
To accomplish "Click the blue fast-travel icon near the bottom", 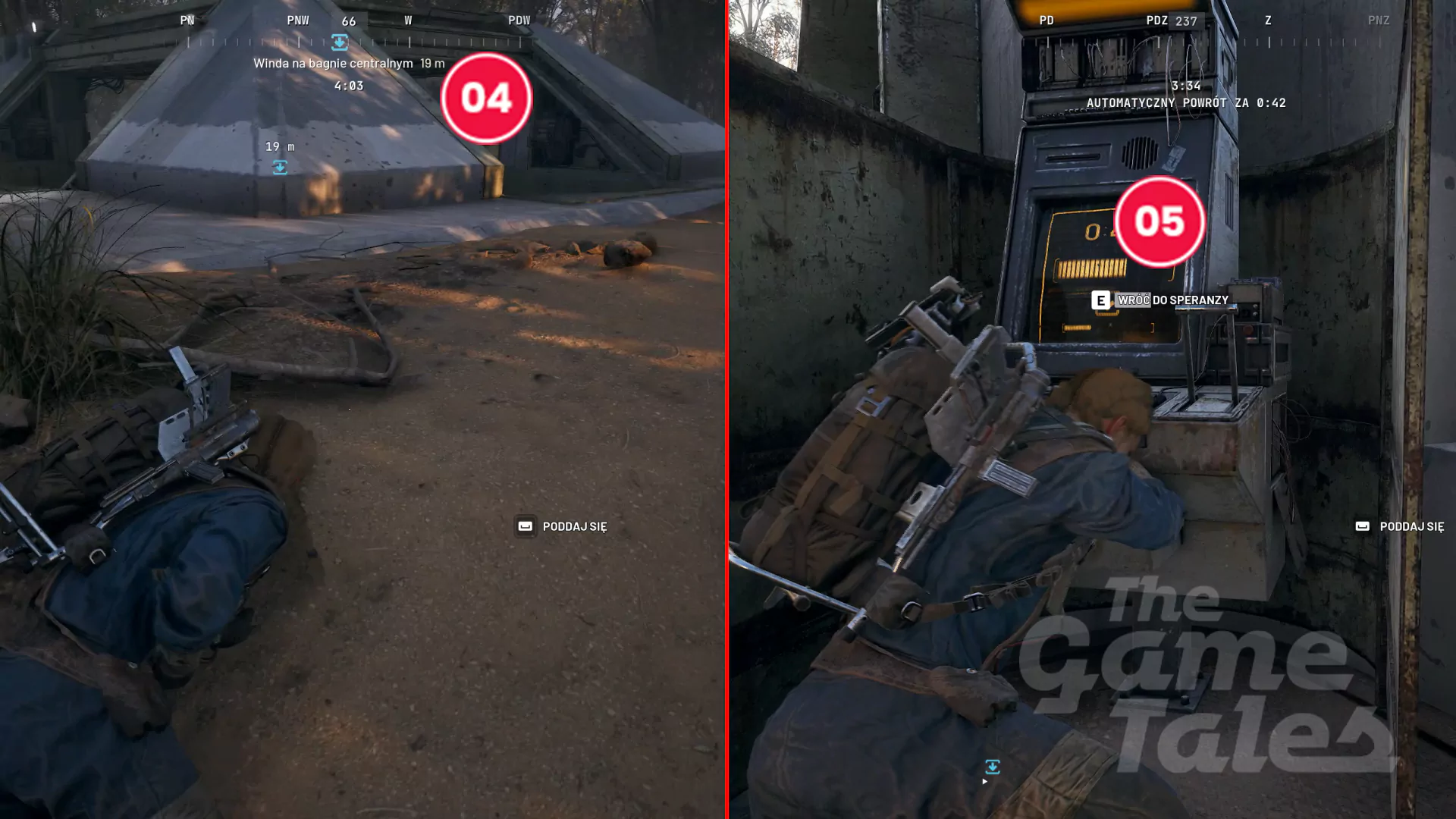I will 994,768.
